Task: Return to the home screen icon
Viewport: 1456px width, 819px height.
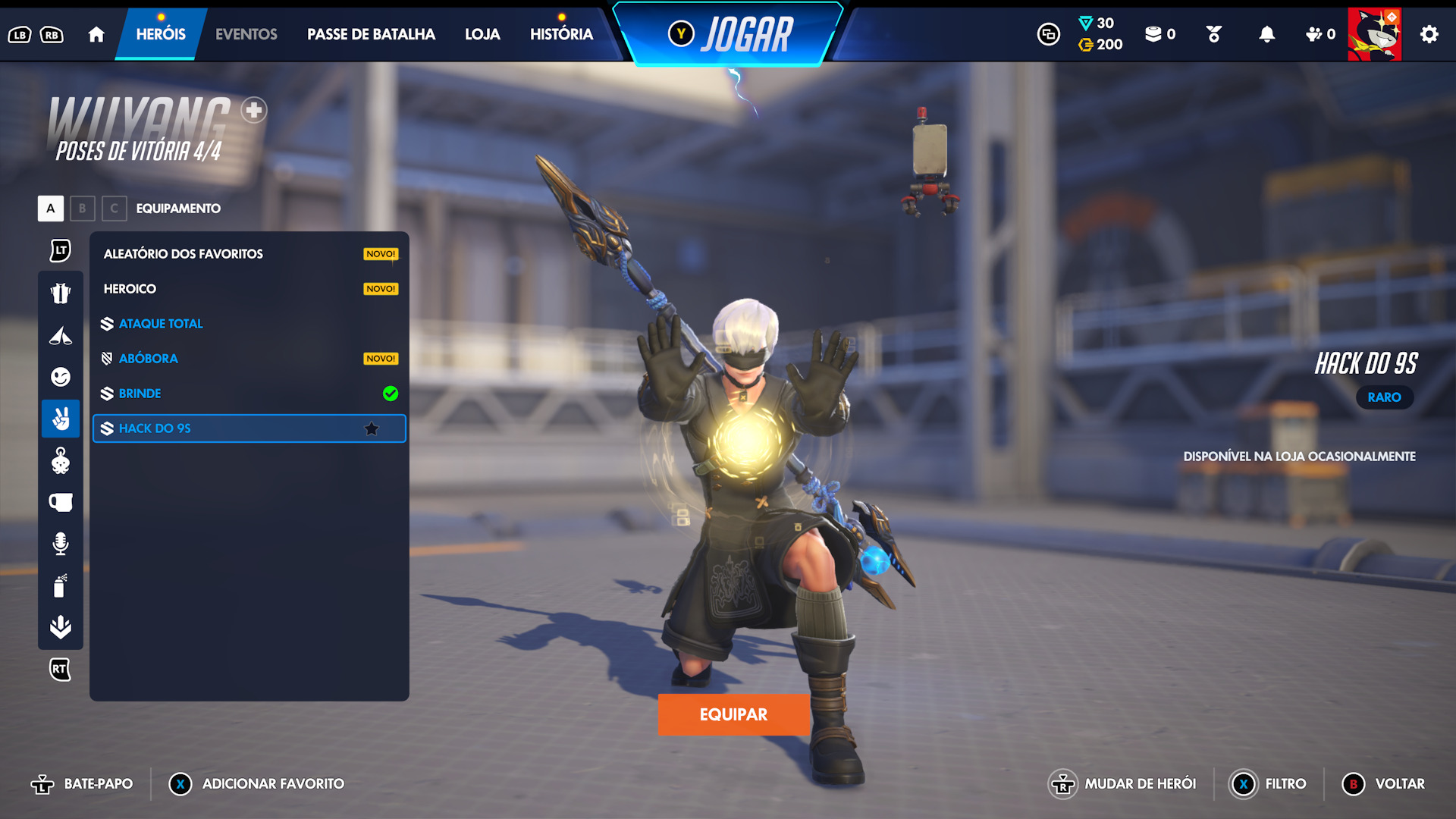Action: (x=96, y=34)
